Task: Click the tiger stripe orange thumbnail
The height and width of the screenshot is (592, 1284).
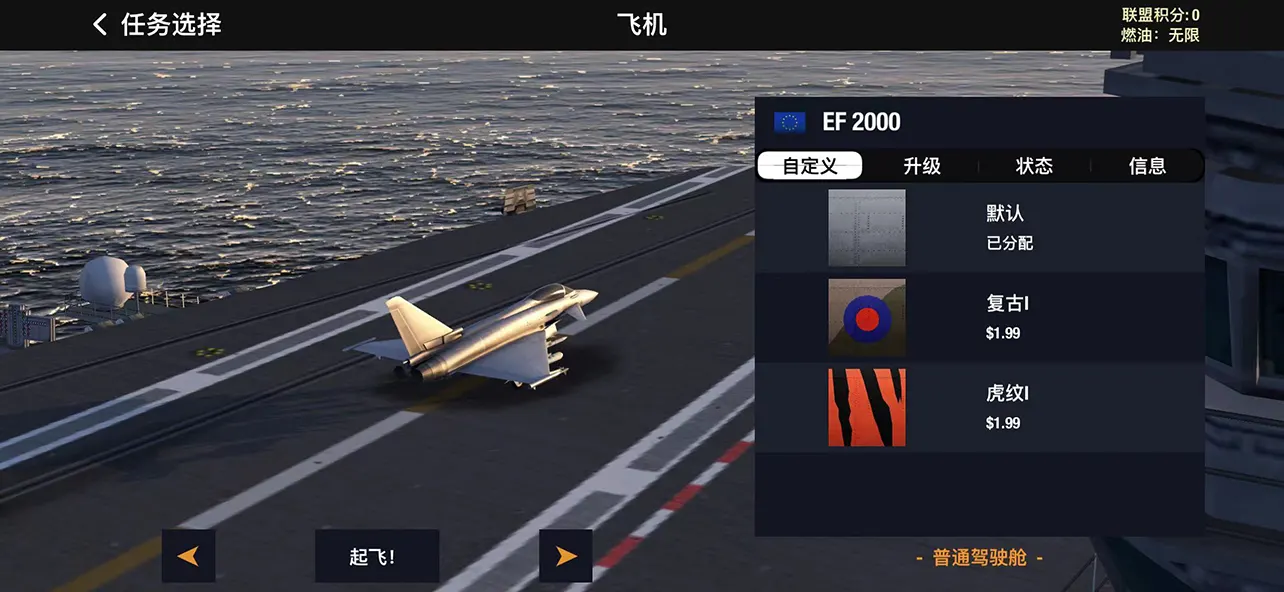Action: tap(867, 407)
